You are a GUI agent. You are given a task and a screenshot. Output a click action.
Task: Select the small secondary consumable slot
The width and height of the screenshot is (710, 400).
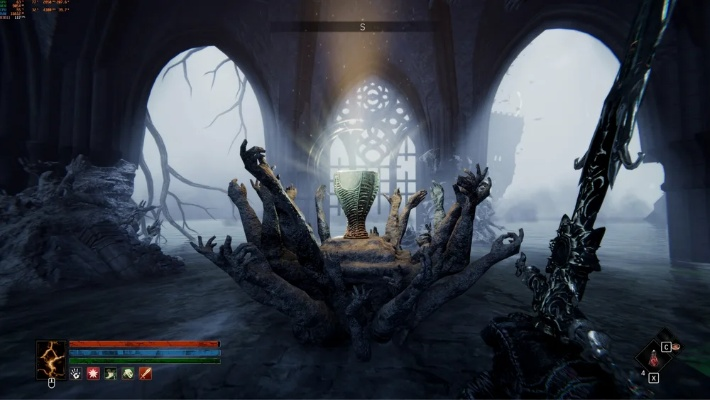676,348
